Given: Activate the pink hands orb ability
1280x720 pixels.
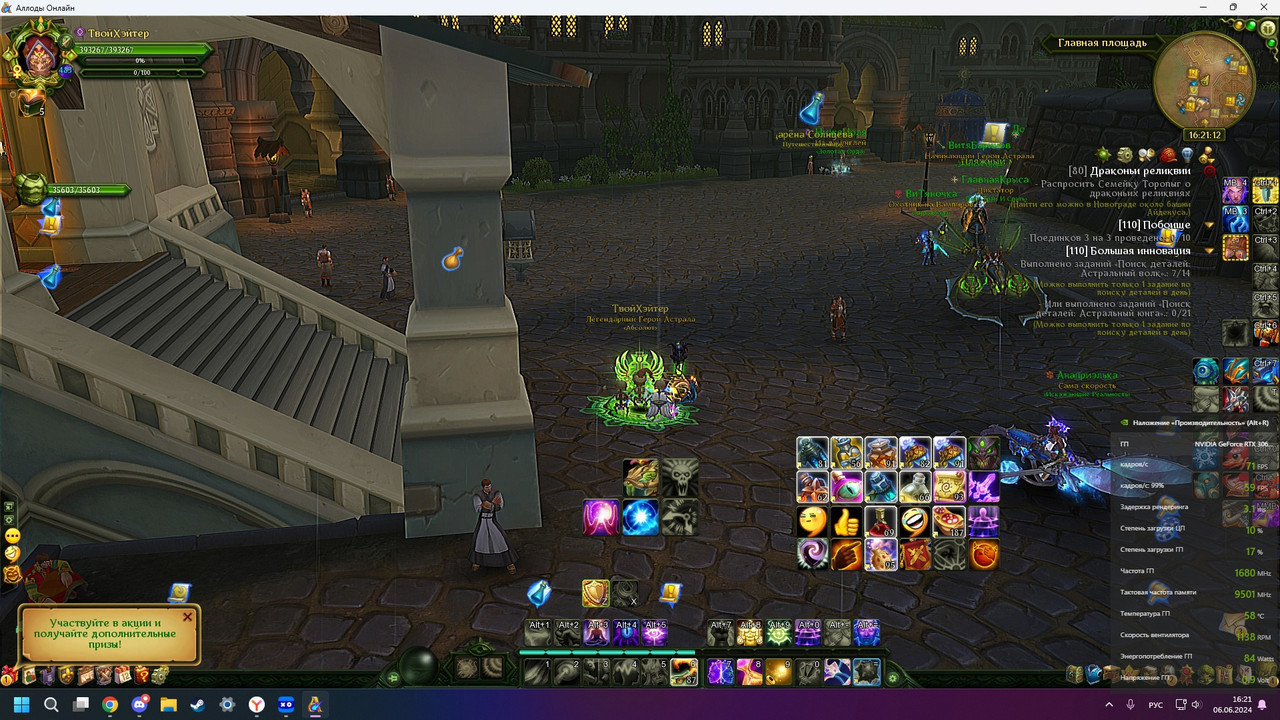Looking at the screenshot, I should 601,517.
